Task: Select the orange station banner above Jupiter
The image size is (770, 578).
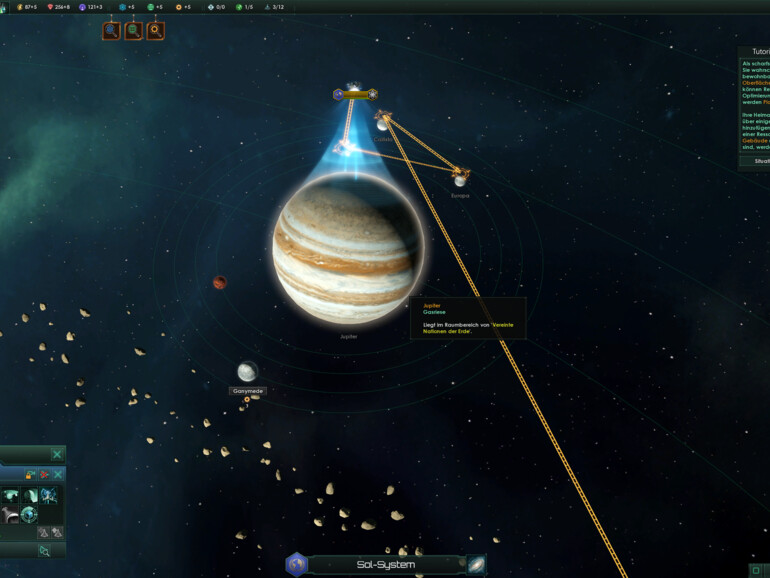Action: coord(355,95)
